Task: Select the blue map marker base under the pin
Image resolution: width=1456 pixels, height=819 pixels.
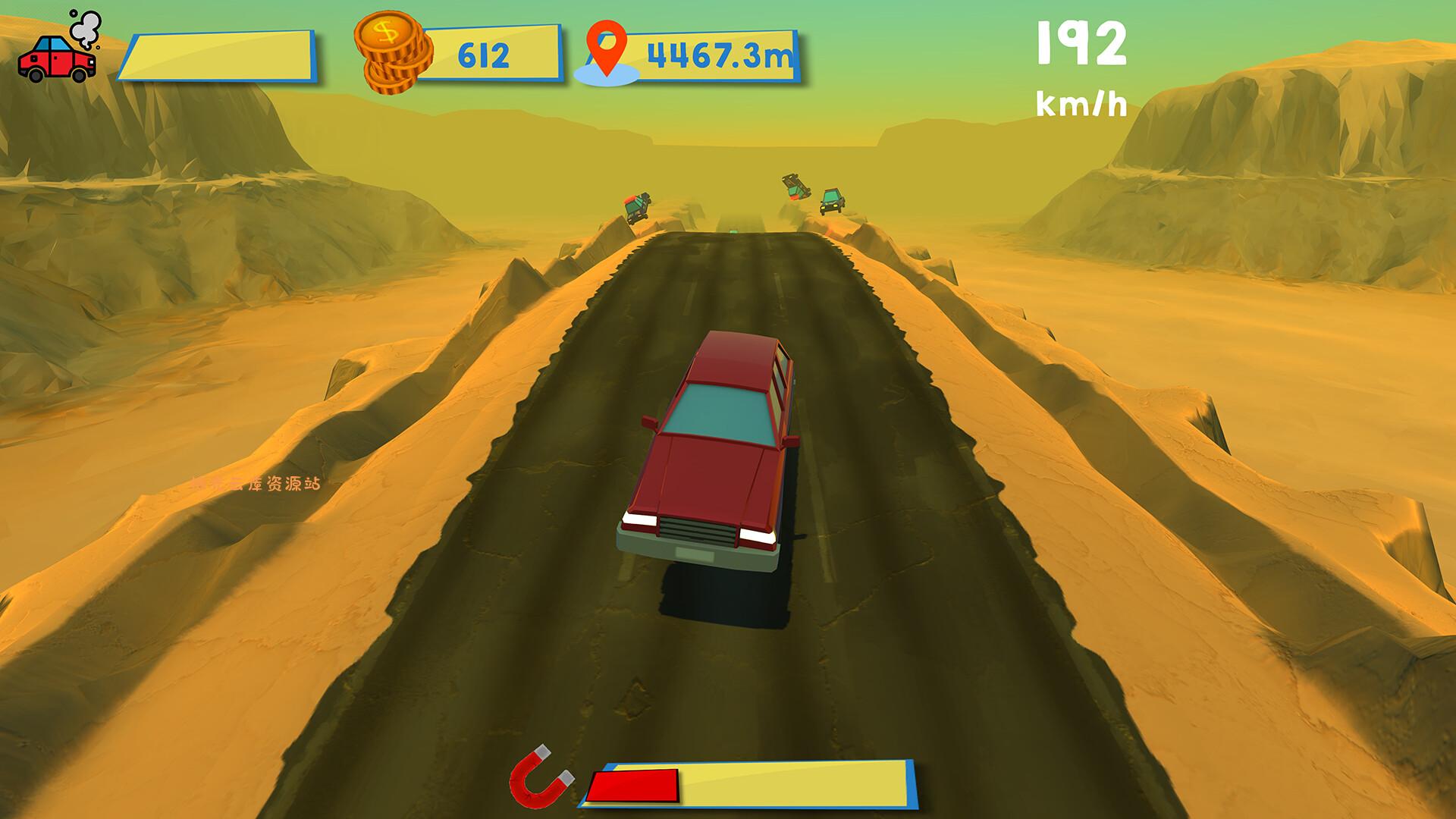Action: point(604,76)
